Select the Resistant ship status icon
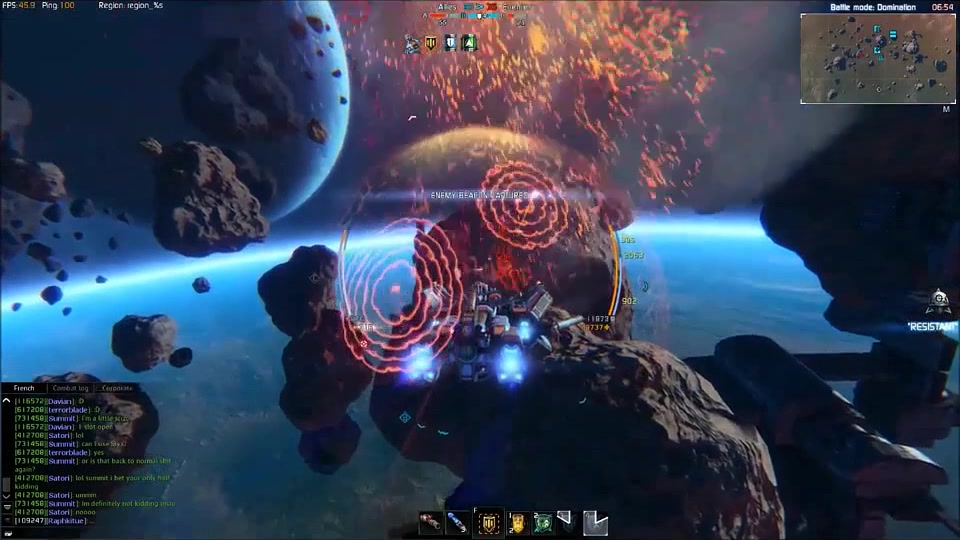Viewport: 960px width, 540px height. coord(938,300)
